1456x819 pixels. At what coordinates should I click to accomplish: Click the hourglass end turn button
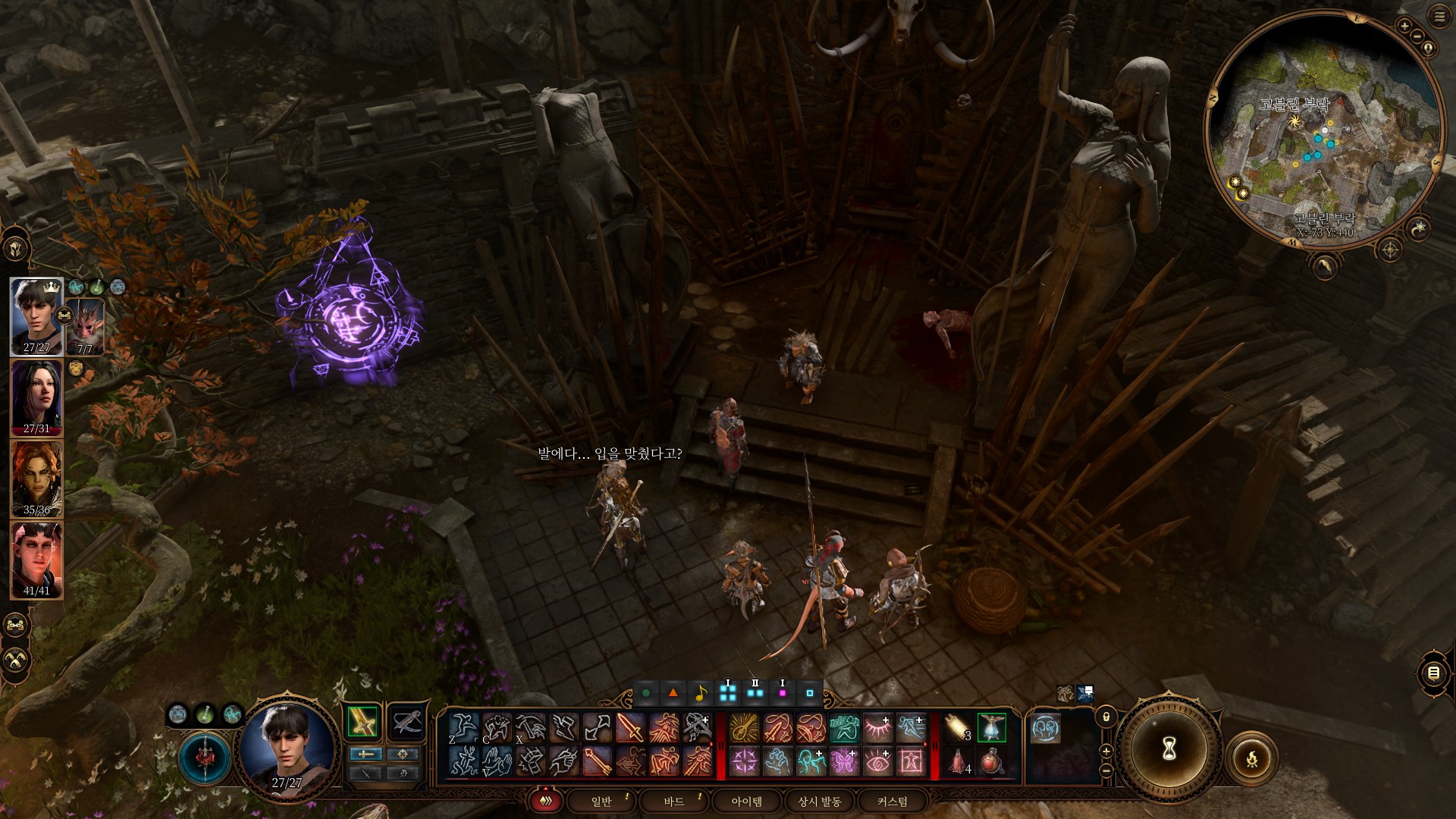pos(1169,749)
